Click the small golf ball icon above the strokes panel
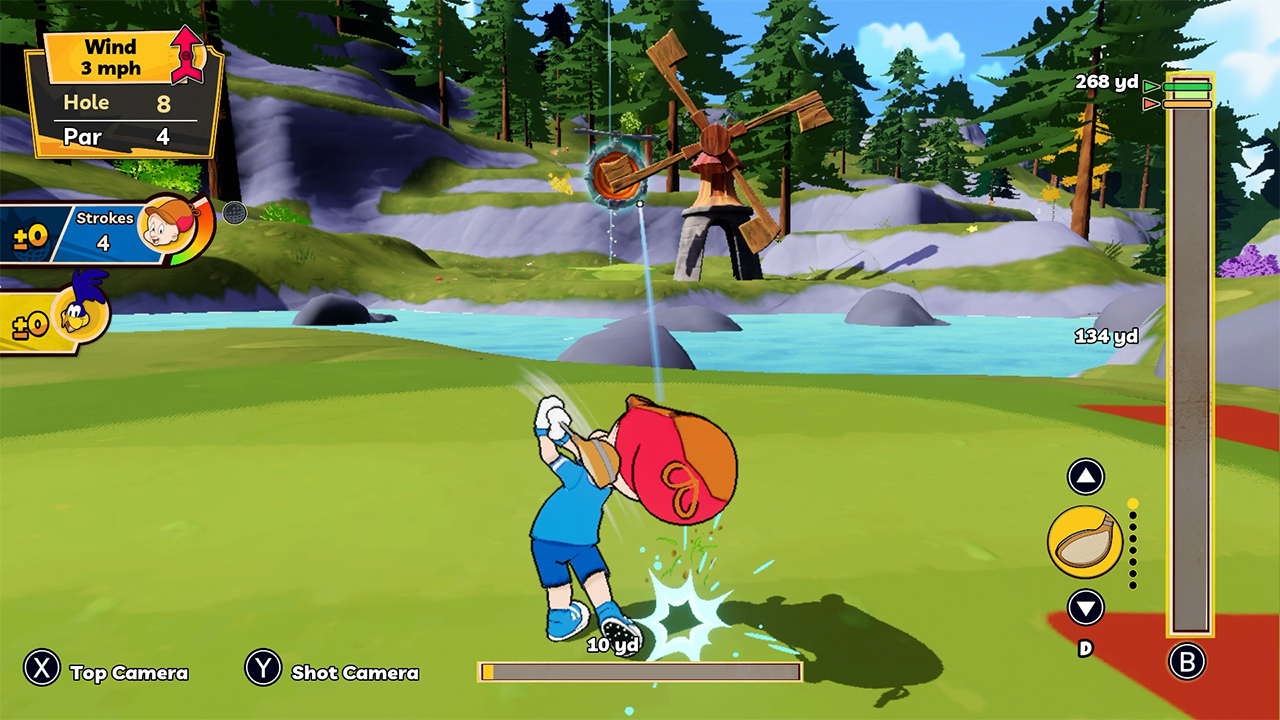The image size is (1280, 720). pos(237,213)
